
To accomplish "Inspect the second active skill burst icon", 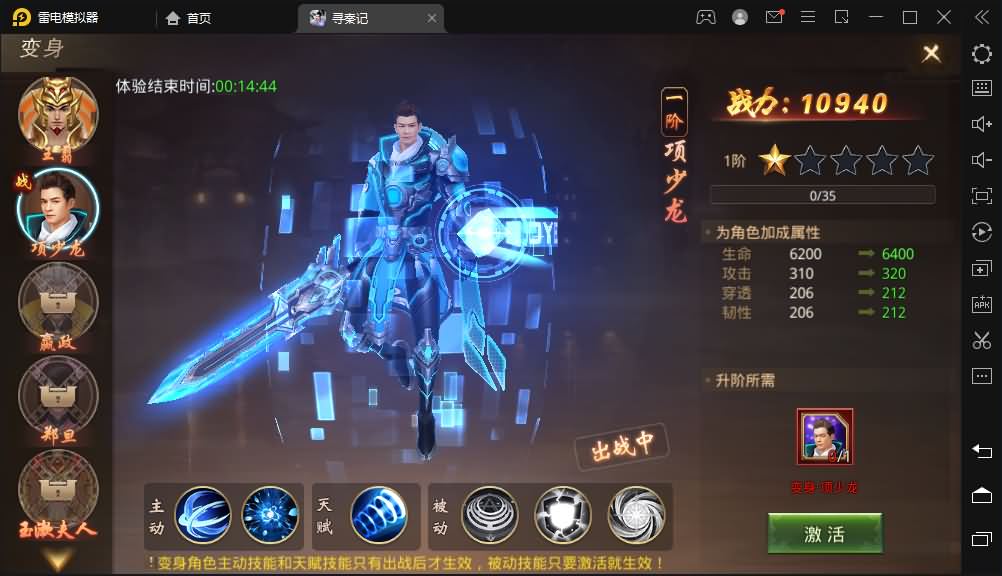I will click(270, 514).
